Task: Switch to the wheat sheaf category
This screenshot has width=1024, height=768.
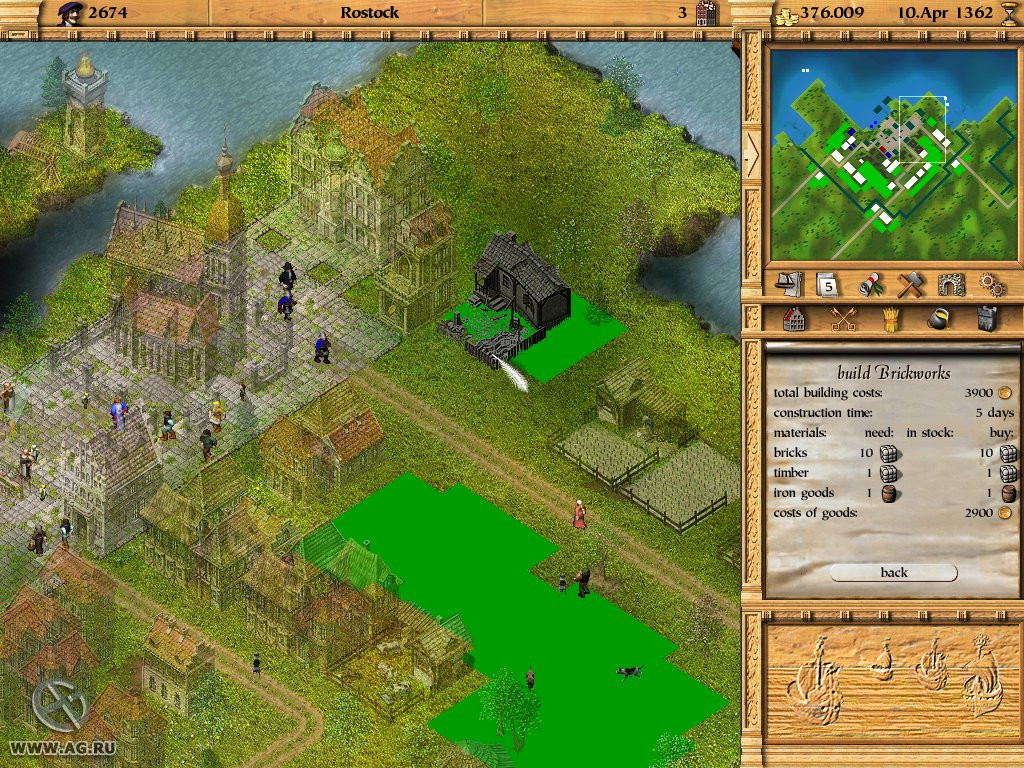Action: coord(889,319)
